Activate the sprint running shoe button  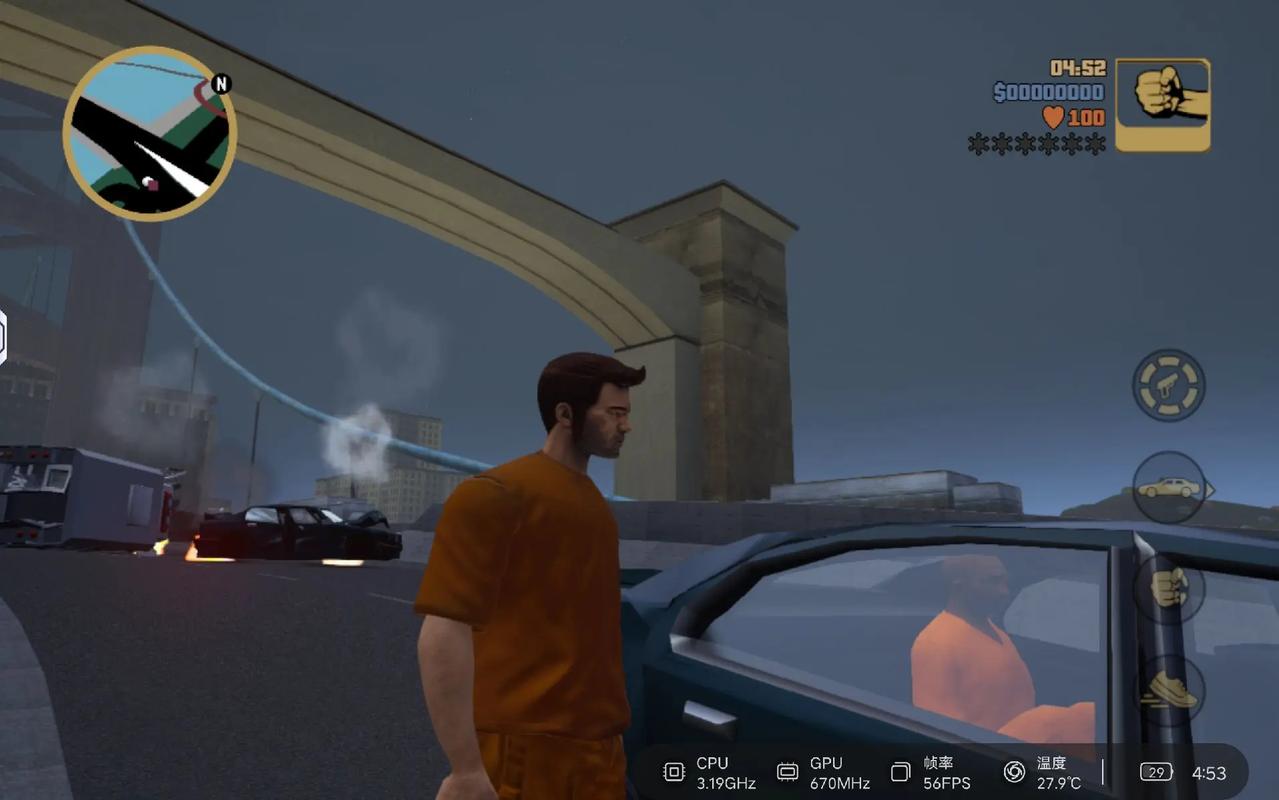point(1168,690)
